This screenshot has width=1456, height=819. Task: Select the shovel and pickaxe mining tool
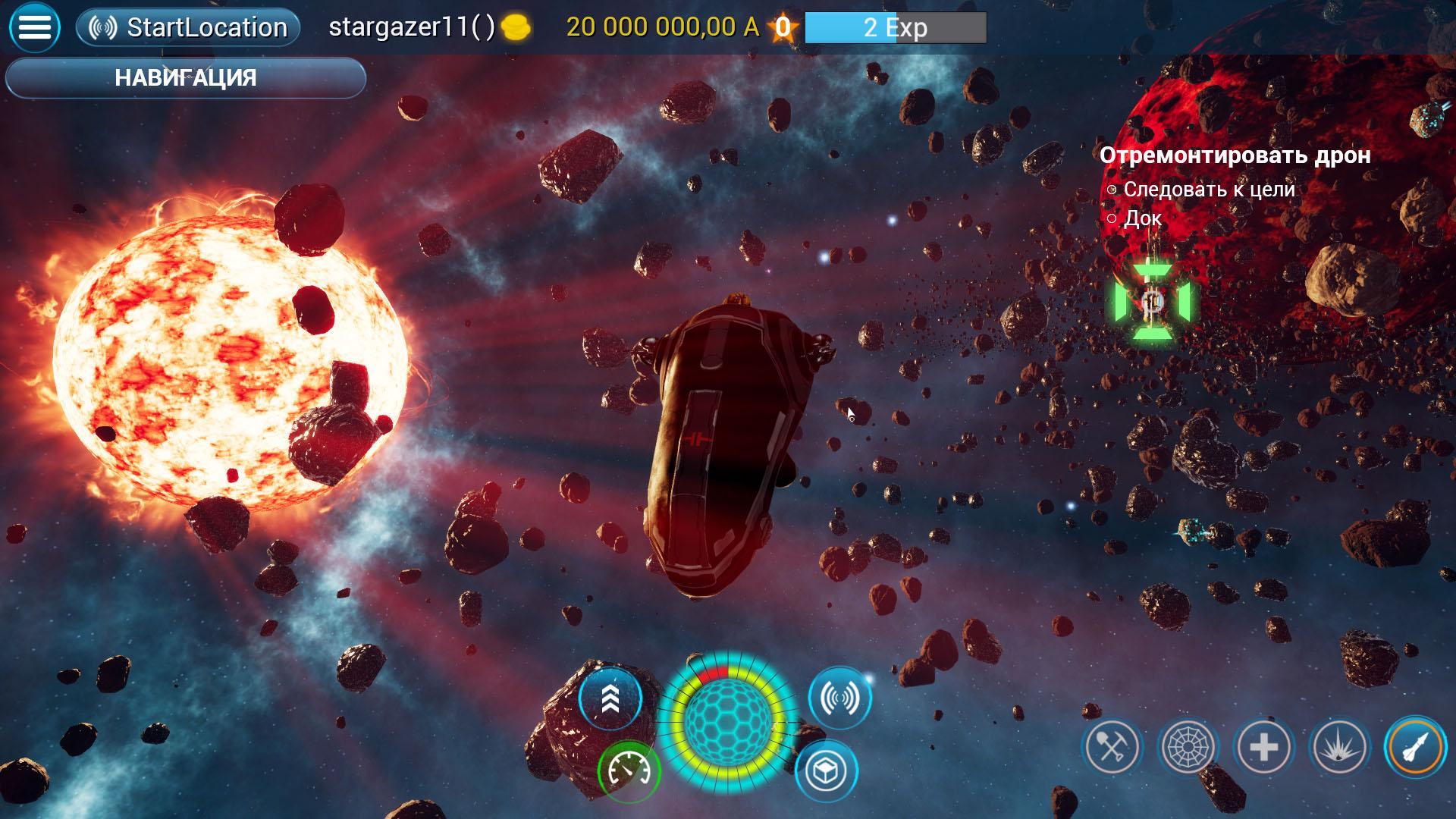pyautogui.click(x=1112, y=747)
